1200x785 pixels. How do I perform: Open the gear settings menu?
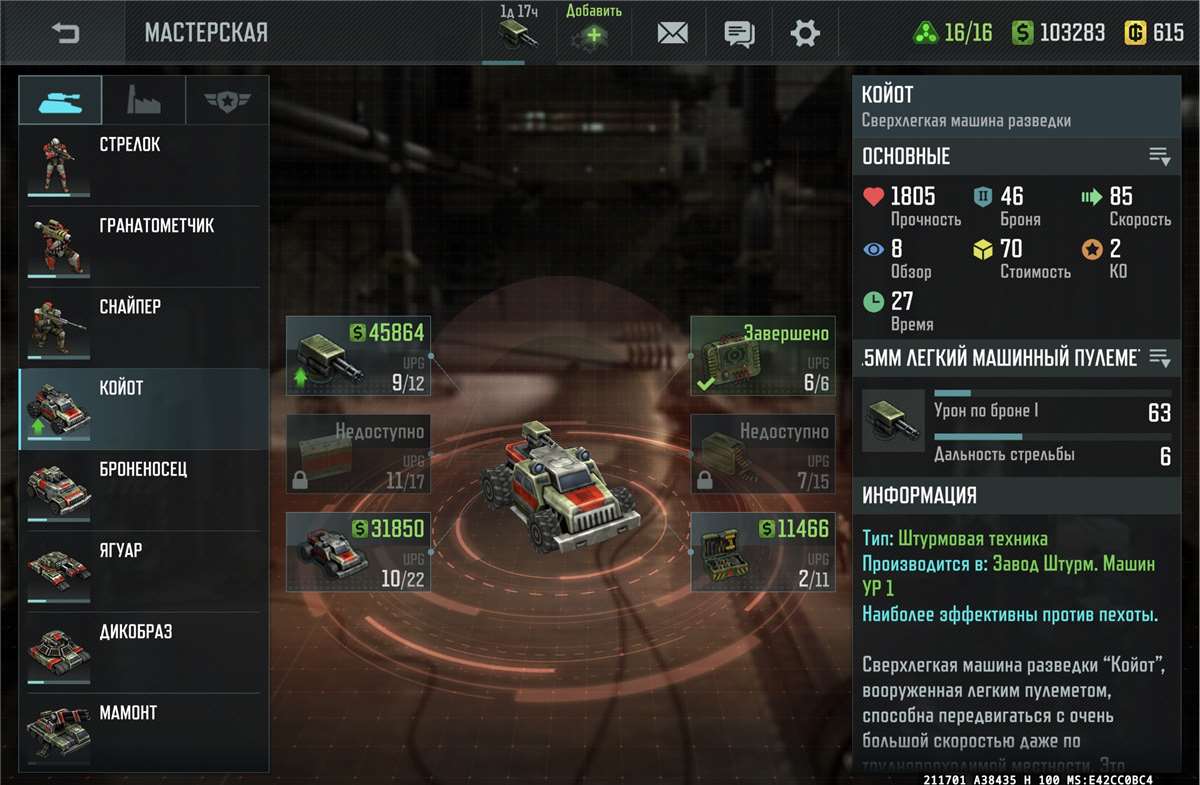tap(805, 33)
